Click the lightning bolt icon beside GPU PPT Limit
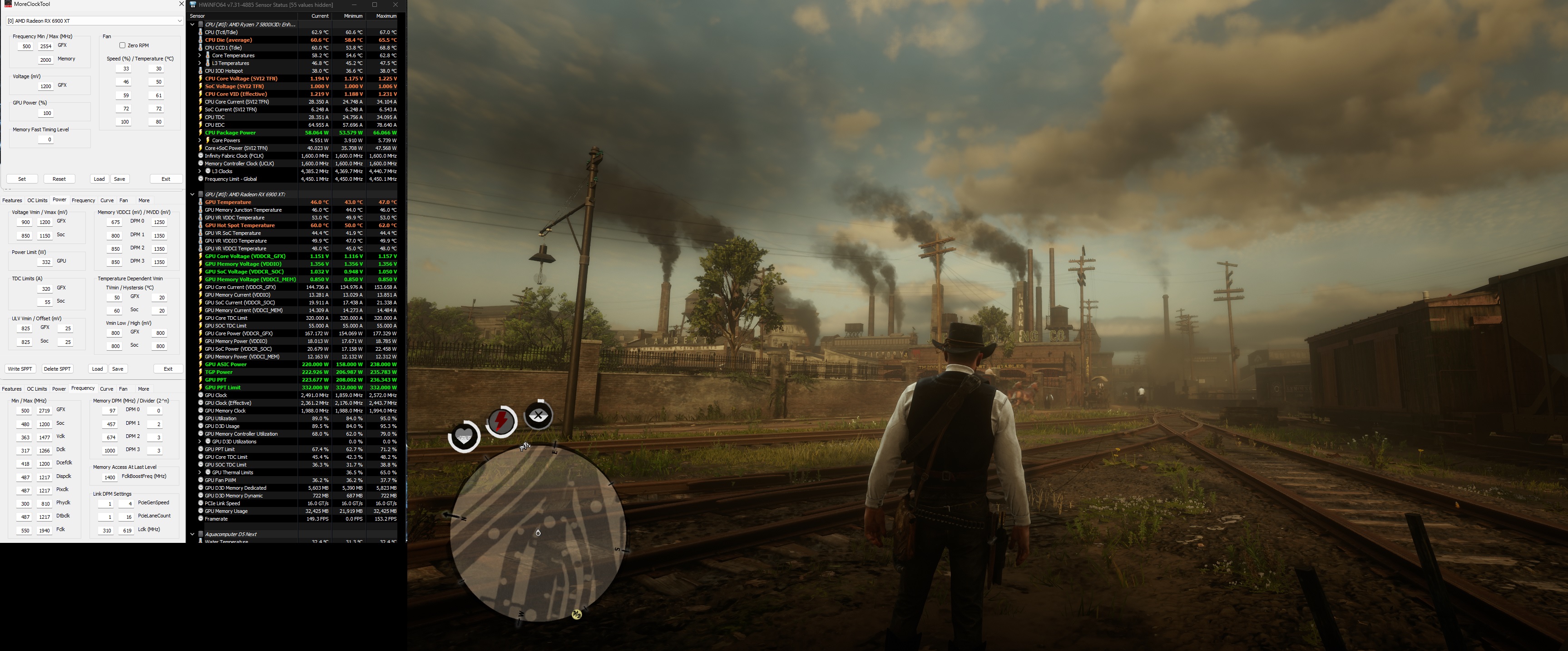 pyautogui.click(x=201, y=388)
